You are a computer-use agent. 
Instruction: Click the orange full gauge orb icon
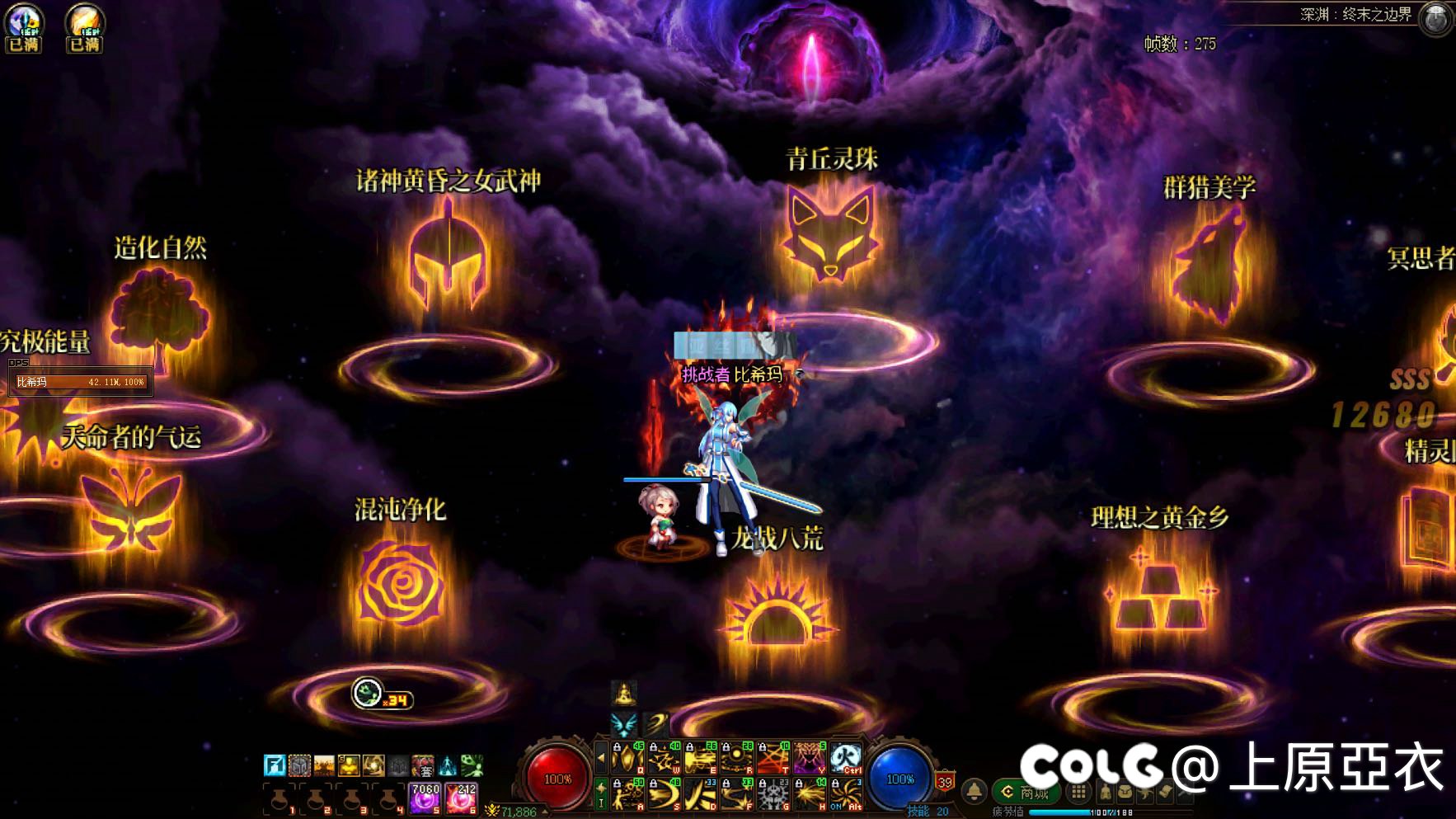click(84, 27)
